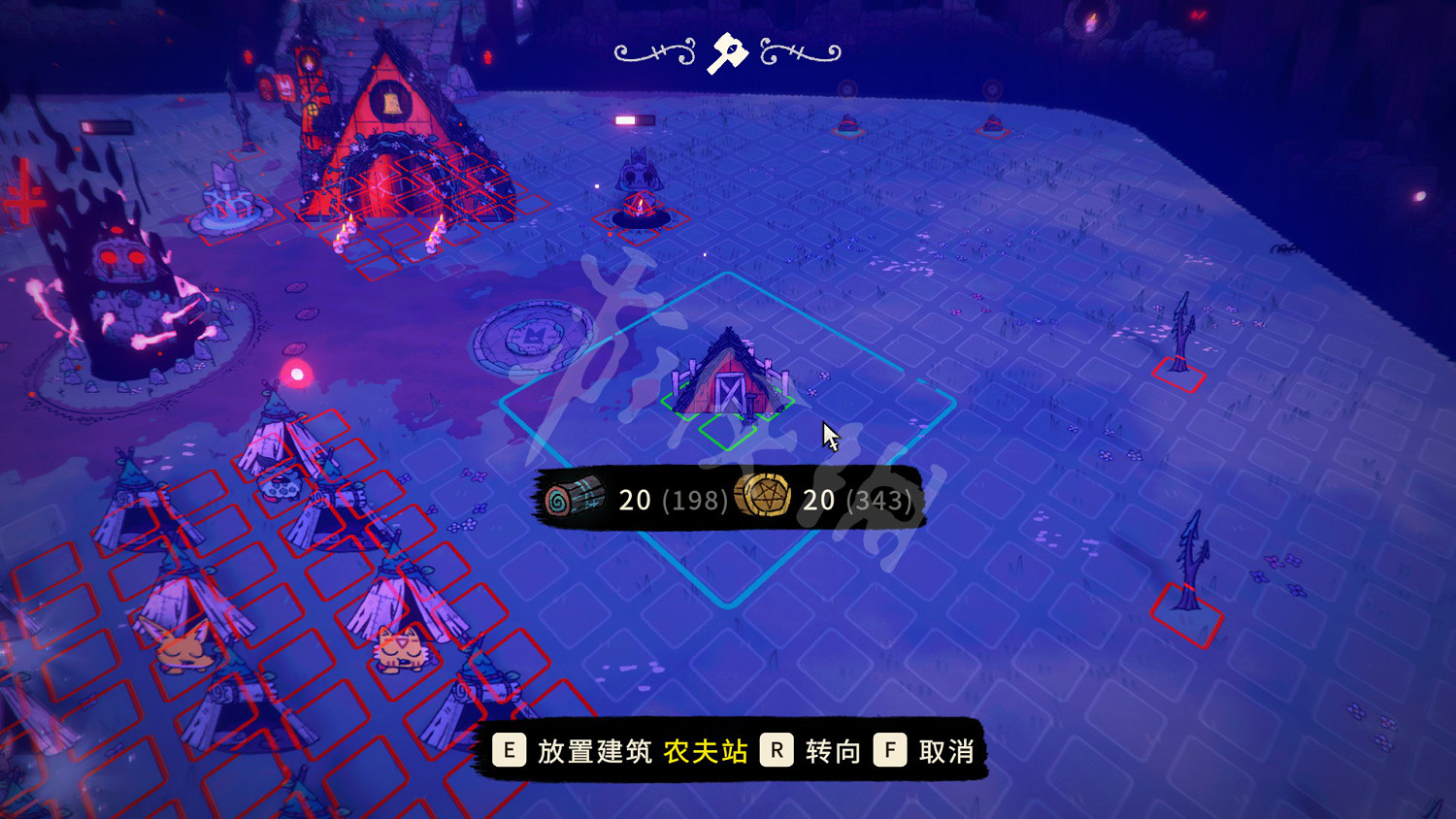Viewport: 1456px width, 819px height.
Task: Click the dark shrine statue on the left
Action: pos(116,281)
